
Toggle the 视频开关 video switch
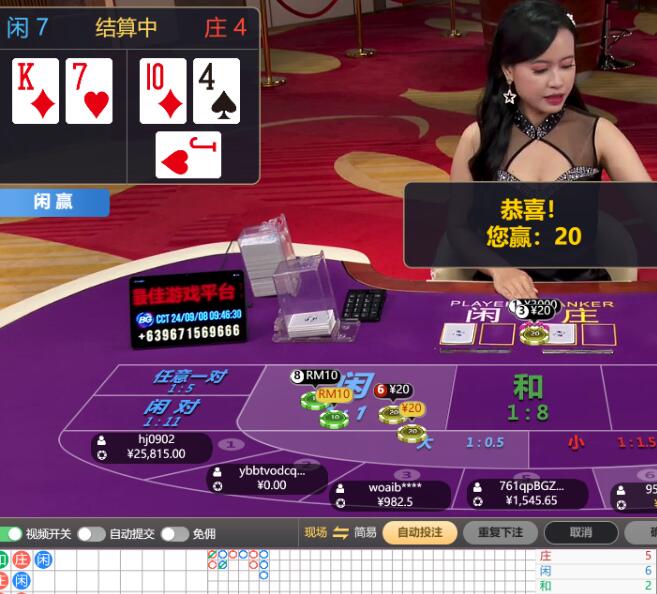click(12, 534)
